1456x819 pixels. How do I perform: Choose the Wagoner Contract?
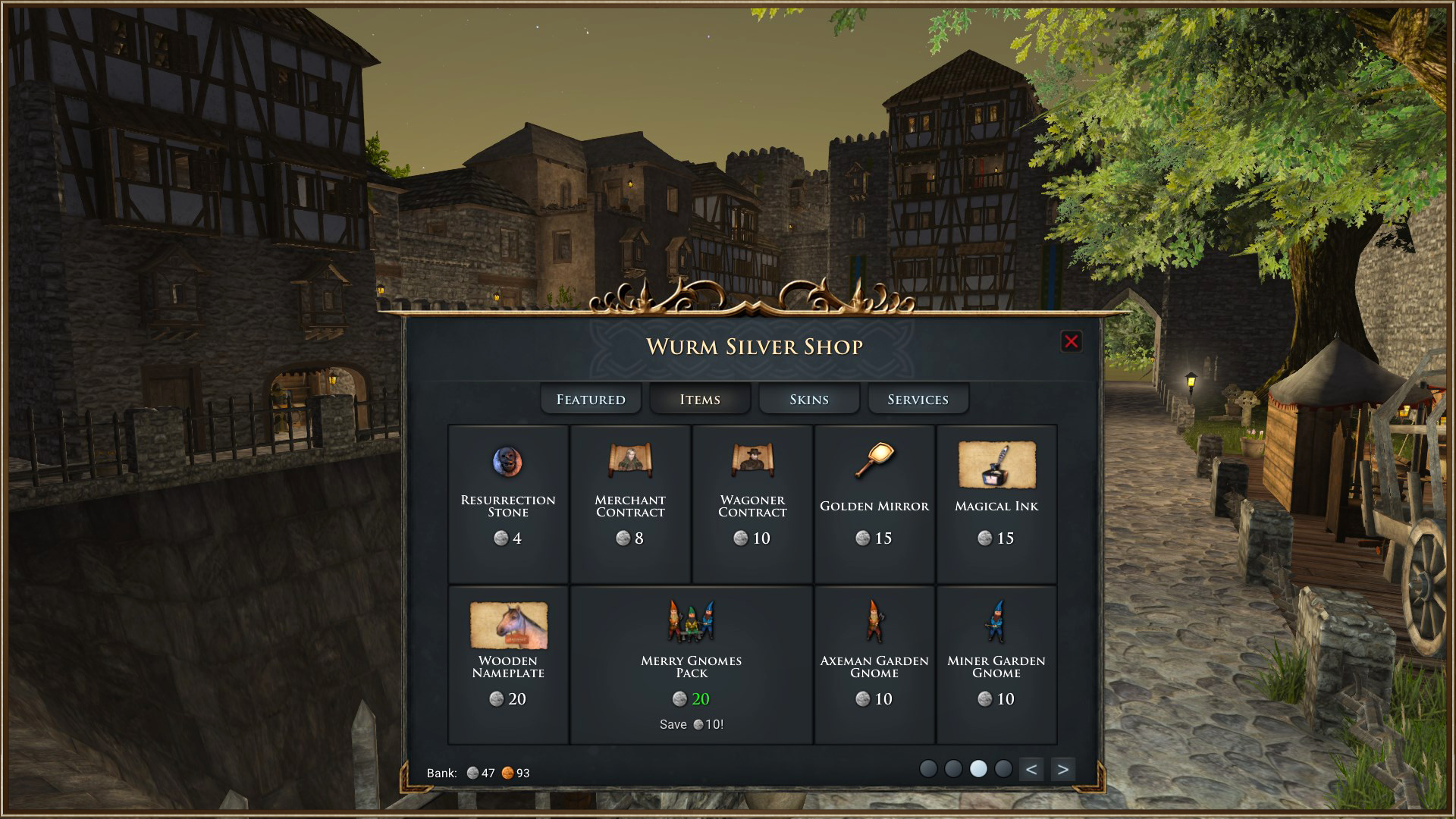pos(752,504)
